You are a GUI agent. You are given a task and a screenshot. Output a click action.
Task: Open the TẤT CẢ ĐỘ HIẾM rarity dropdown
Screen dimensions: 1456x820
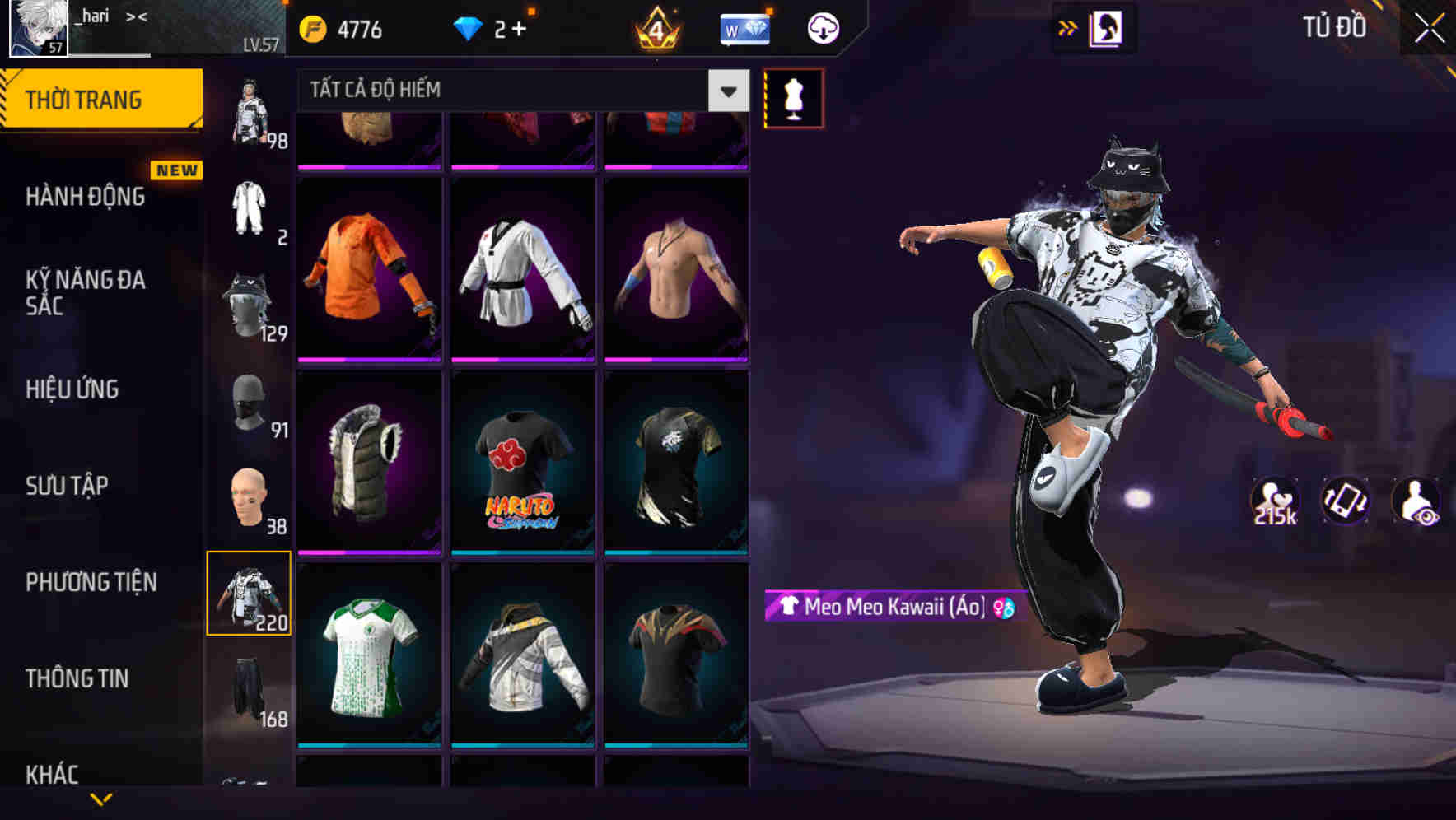pos(502,91)
